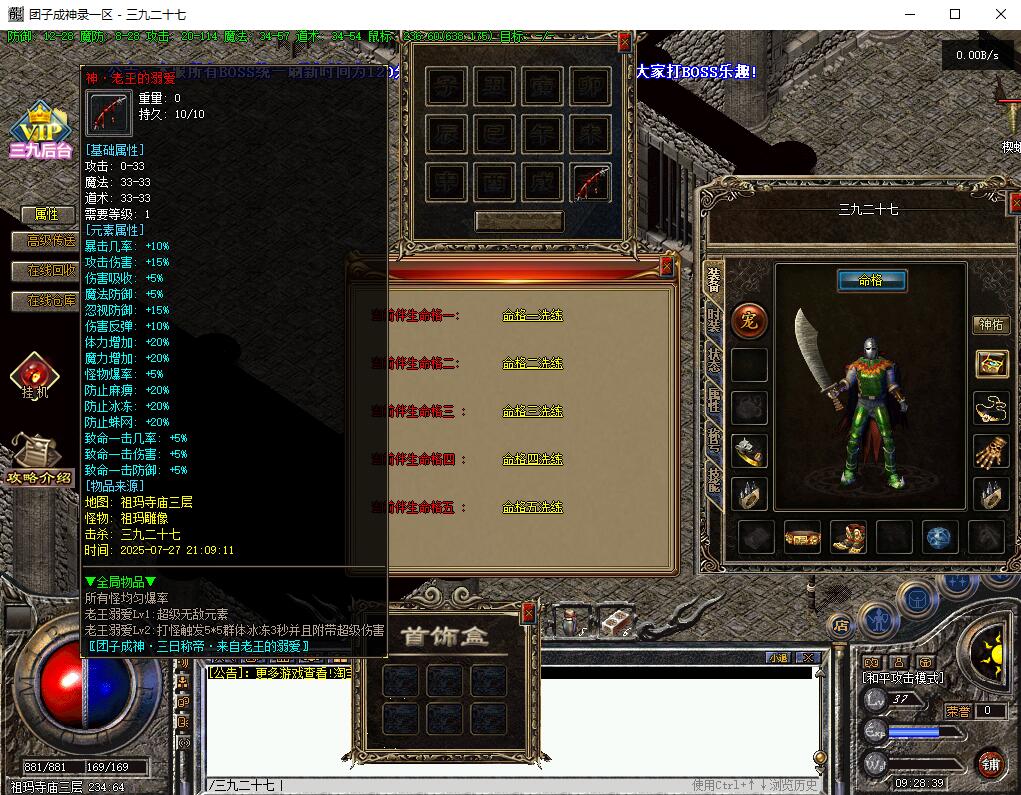Toggle the 挂机 auto-battle icon

(x=35, y=377)
